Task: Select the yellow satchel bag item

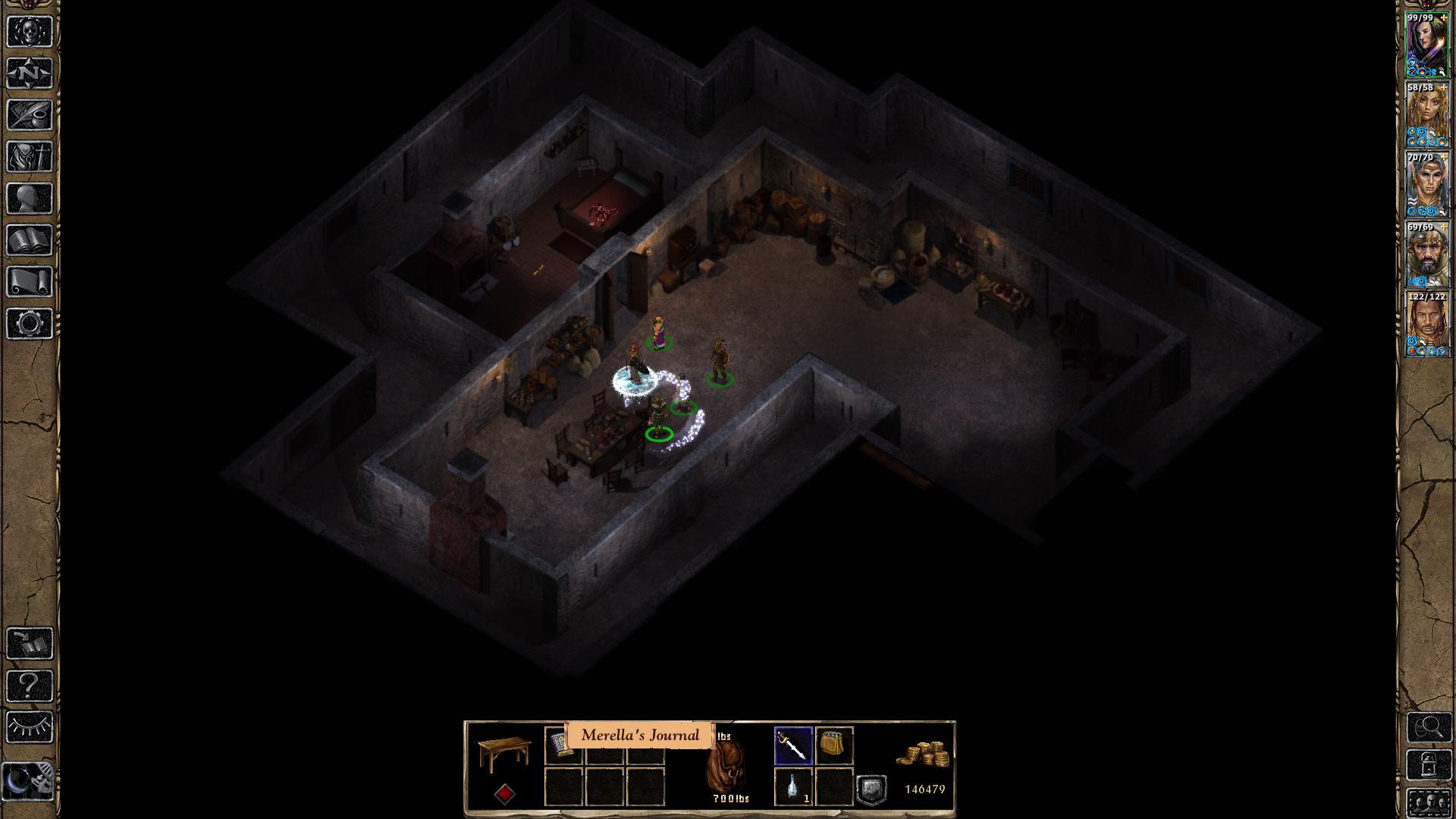Action: [833, 745]
